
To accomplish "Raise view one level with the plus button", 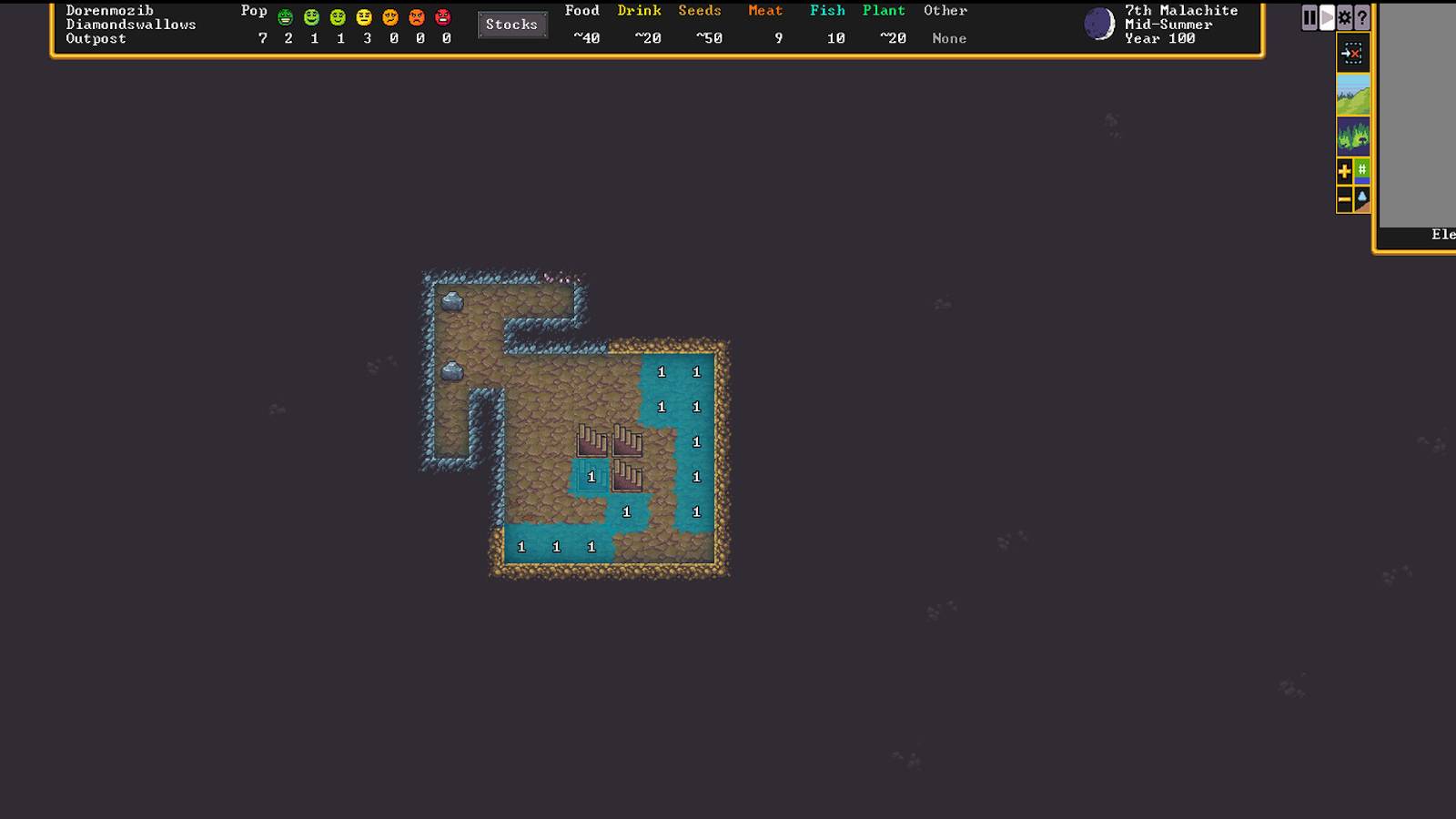I will [1344, 170].
